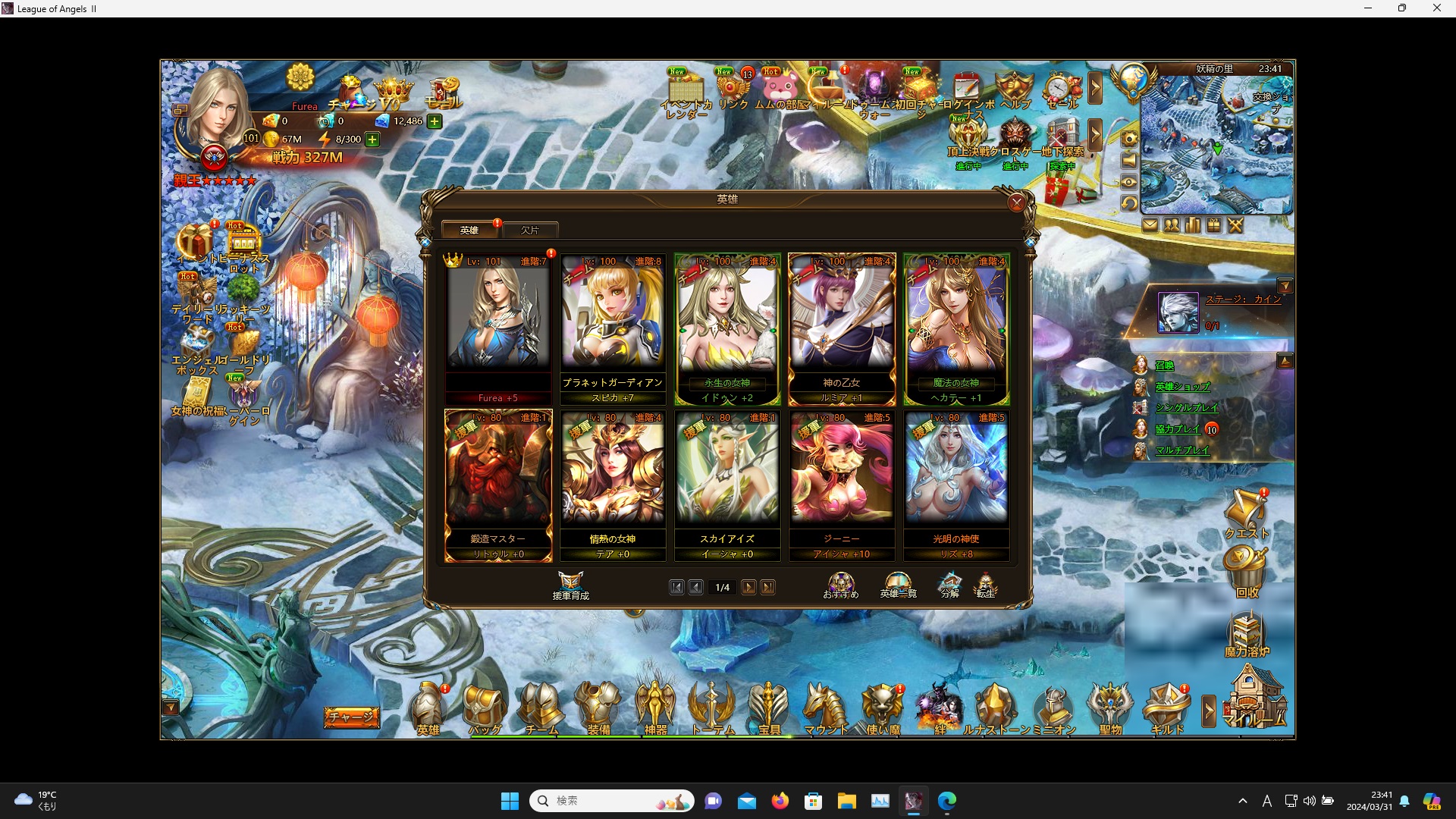Screen dimensions: 1456x819
Task: Select the 転生 icon in the hero panel
Action: point(987,584)
